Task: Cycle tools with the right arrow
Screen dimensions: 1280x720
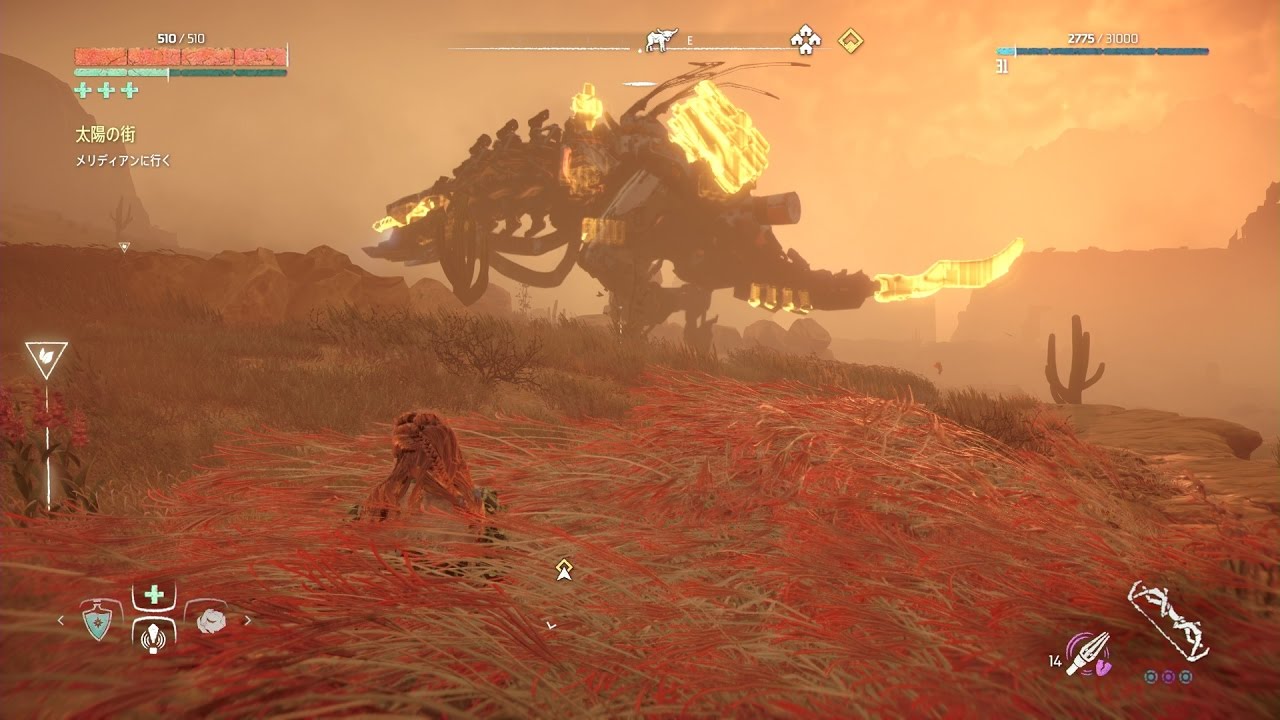Action: click(248, 621)
